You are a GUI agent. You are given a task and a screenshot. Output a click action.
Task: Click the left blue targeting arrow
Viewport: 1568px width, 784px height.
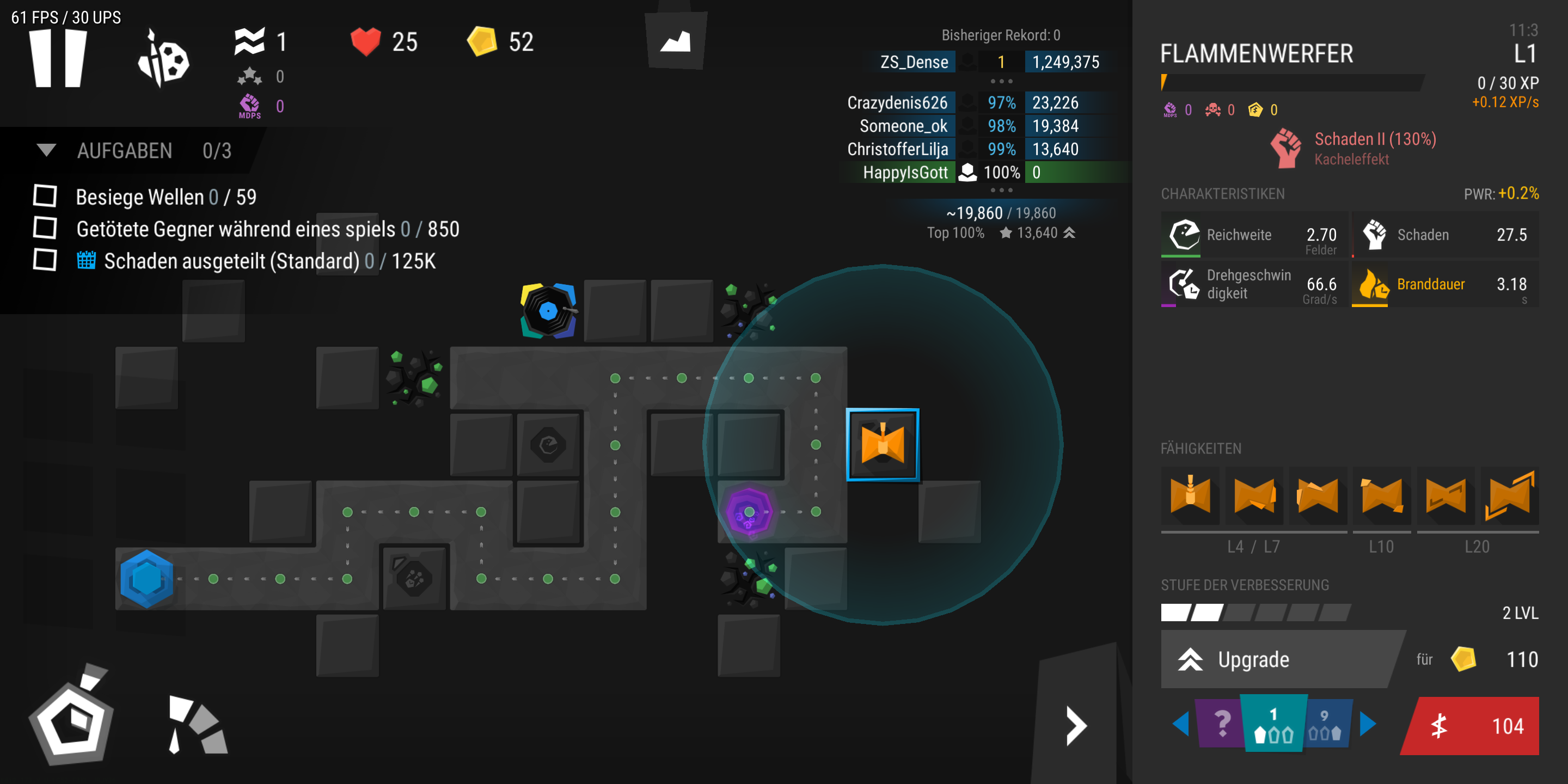pyautogui.click(x=1180, y=723)
